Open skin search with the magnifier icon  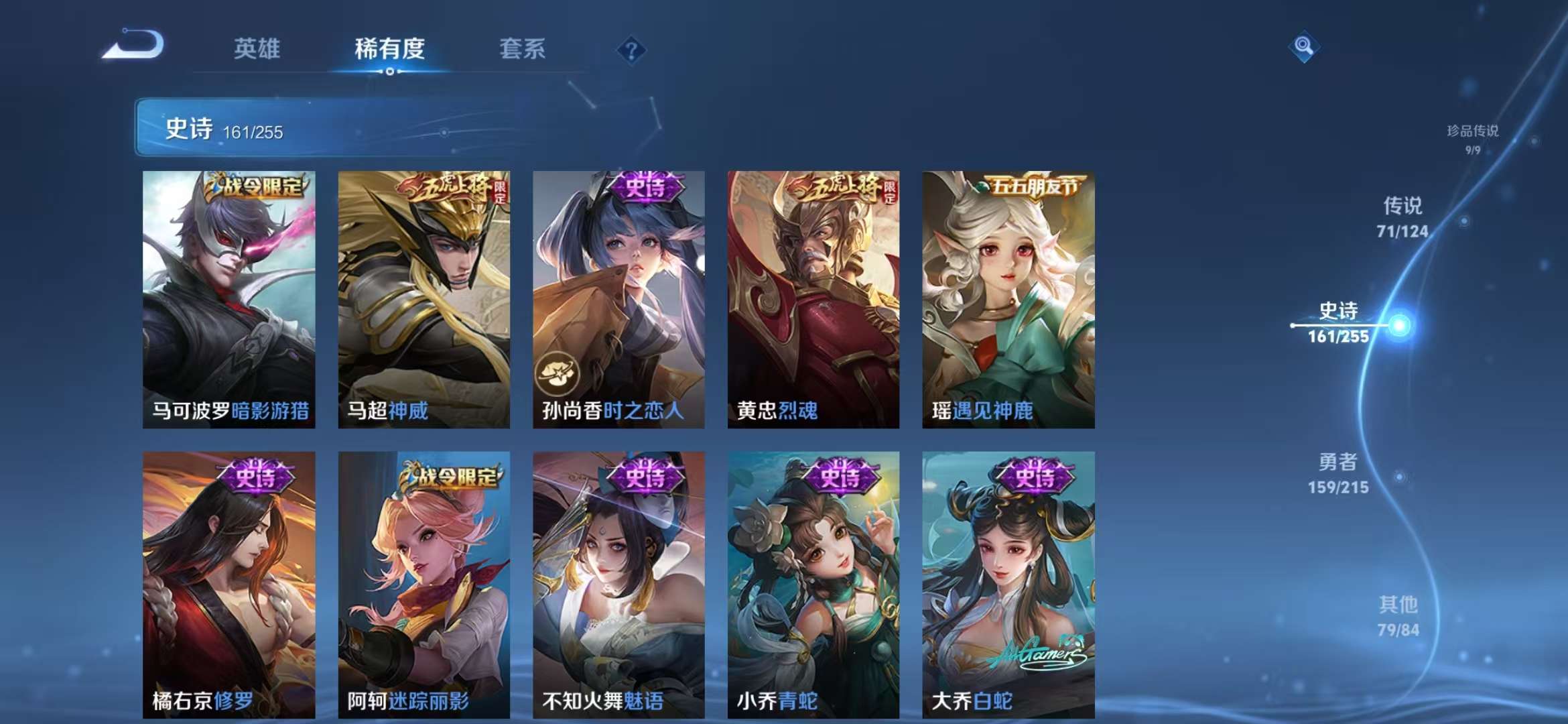coord(1303,48)
